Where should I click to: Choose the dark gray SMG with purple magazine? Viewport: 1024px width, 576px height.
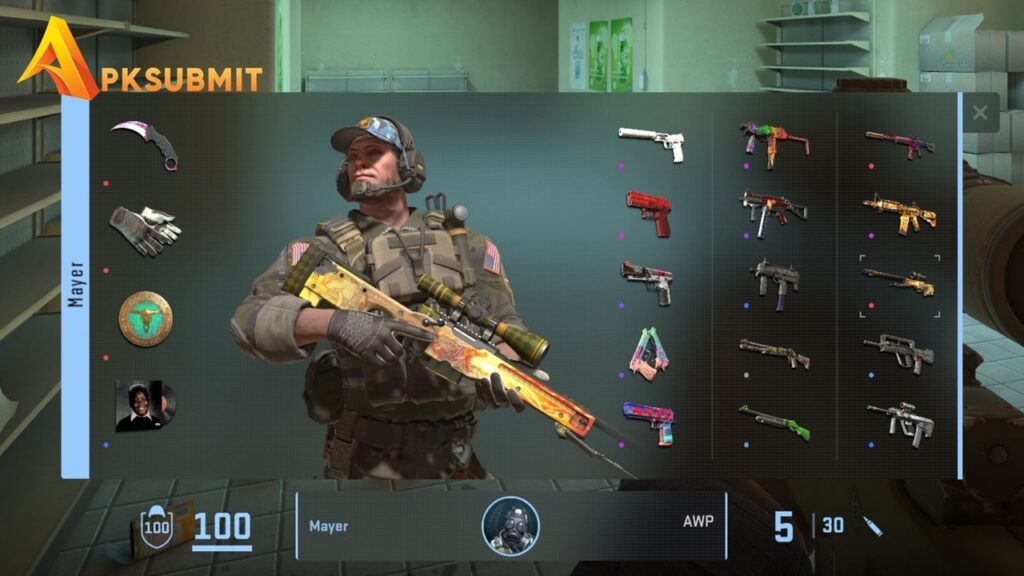[x=774, y=281]
